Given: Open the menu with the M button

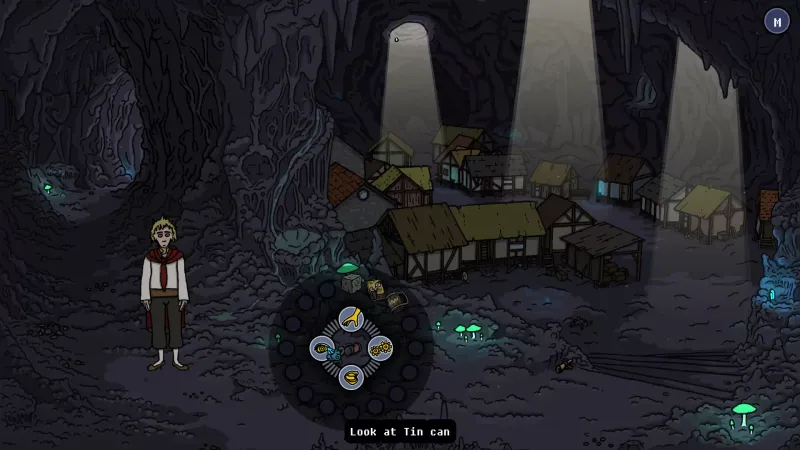Looking at the screenshot, I should coord(776,21).
